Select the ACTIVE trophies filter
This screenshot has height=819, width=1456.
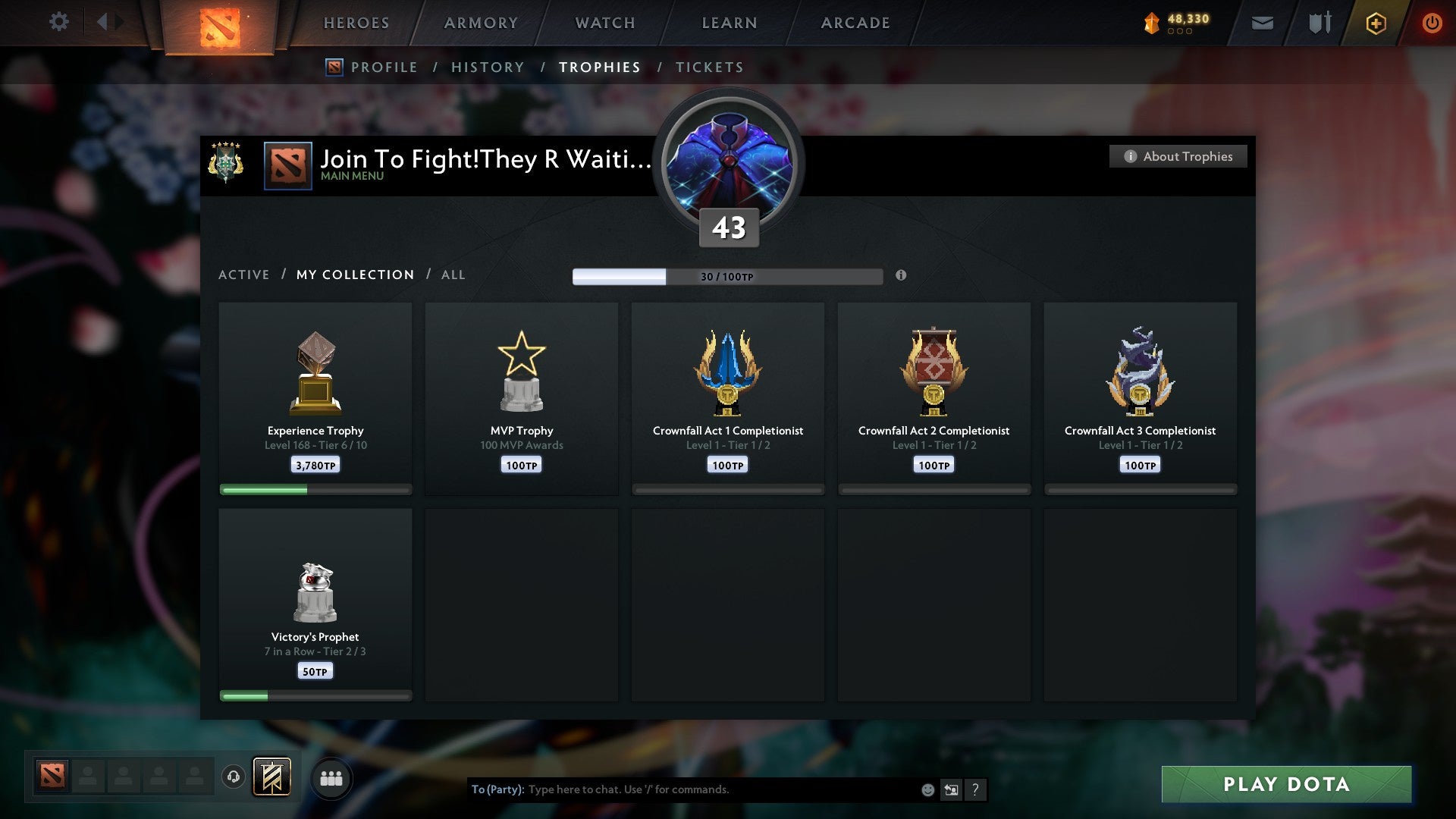(x=244, y=275)
